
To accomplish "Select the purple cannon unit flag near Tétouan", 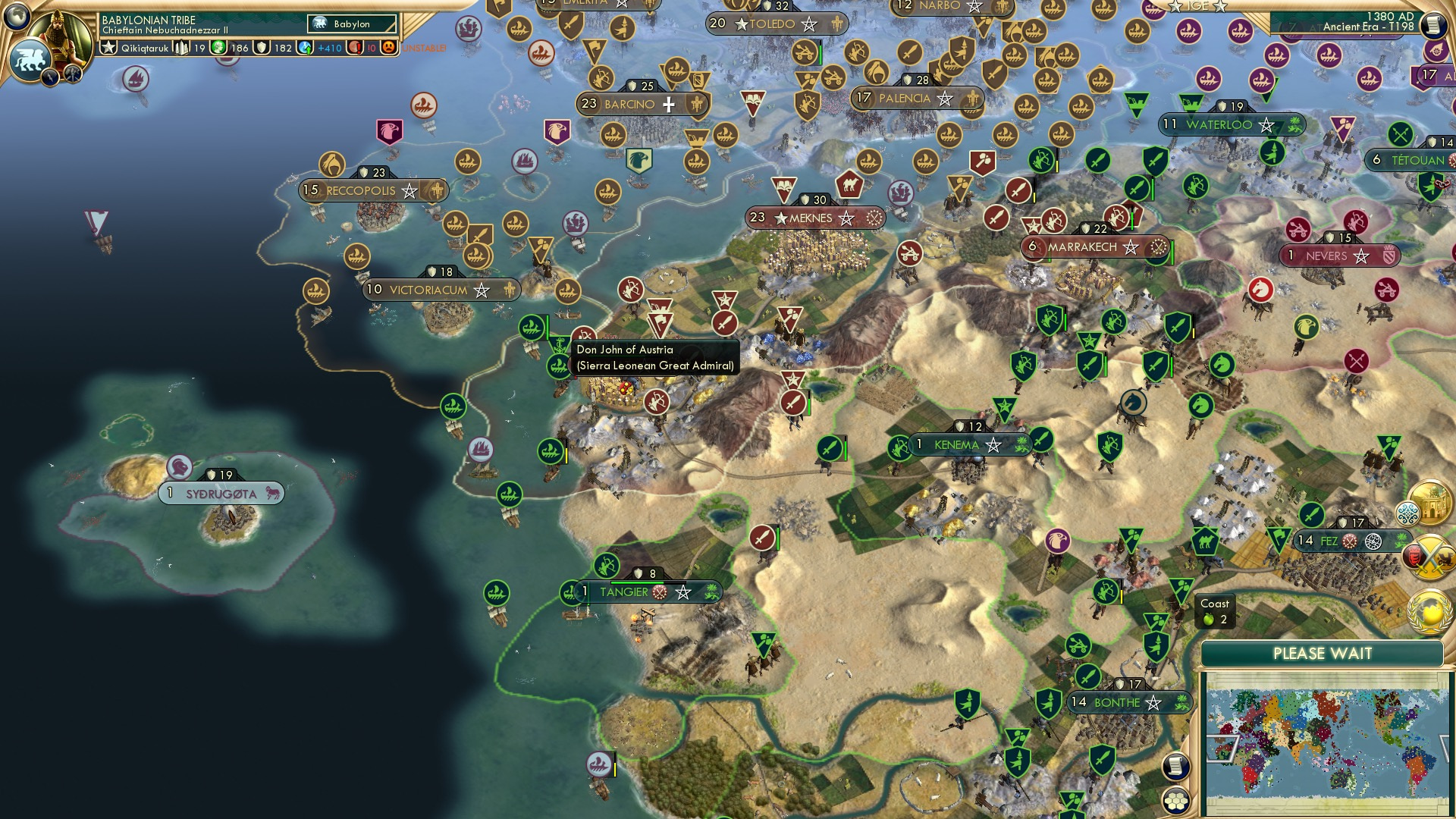I will pos(1341,129).
